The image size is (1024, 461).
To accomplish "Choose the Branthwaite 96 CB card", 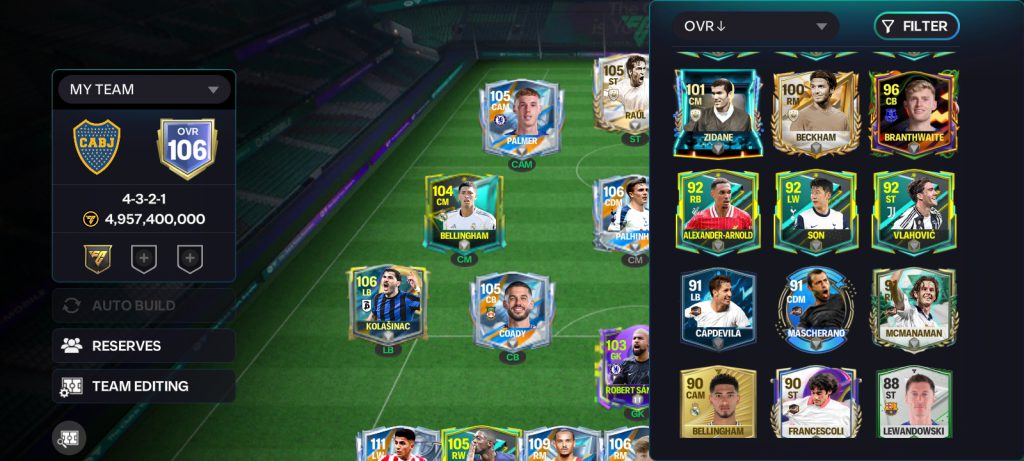I will [913, 112].
